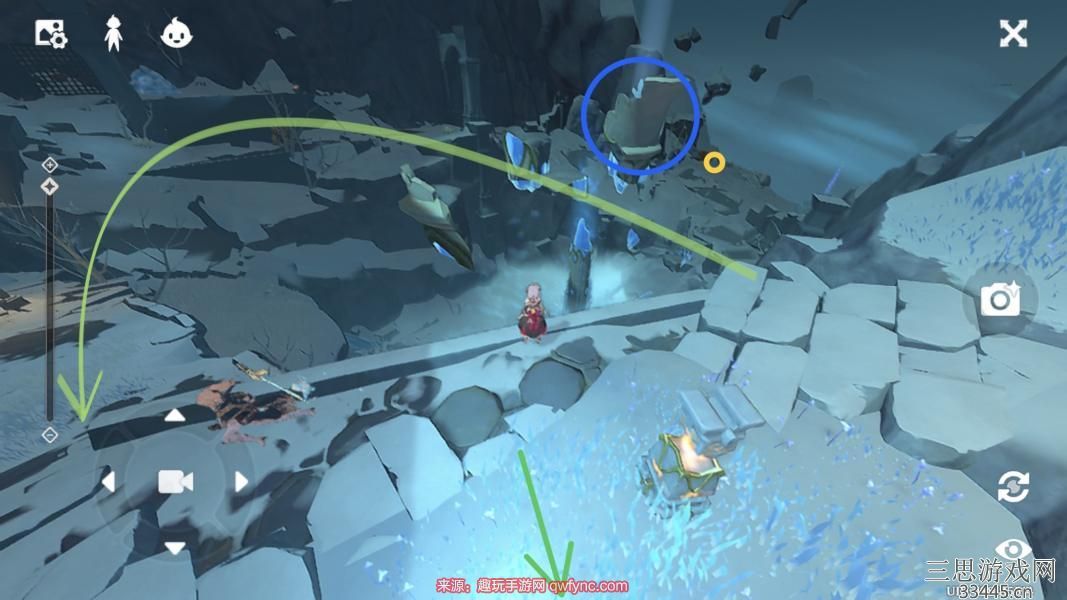Click the minus icon below the zoom slider
The height and width of the screenshot is (600, 1067).
pyautogui.click(x=50, y=435)
